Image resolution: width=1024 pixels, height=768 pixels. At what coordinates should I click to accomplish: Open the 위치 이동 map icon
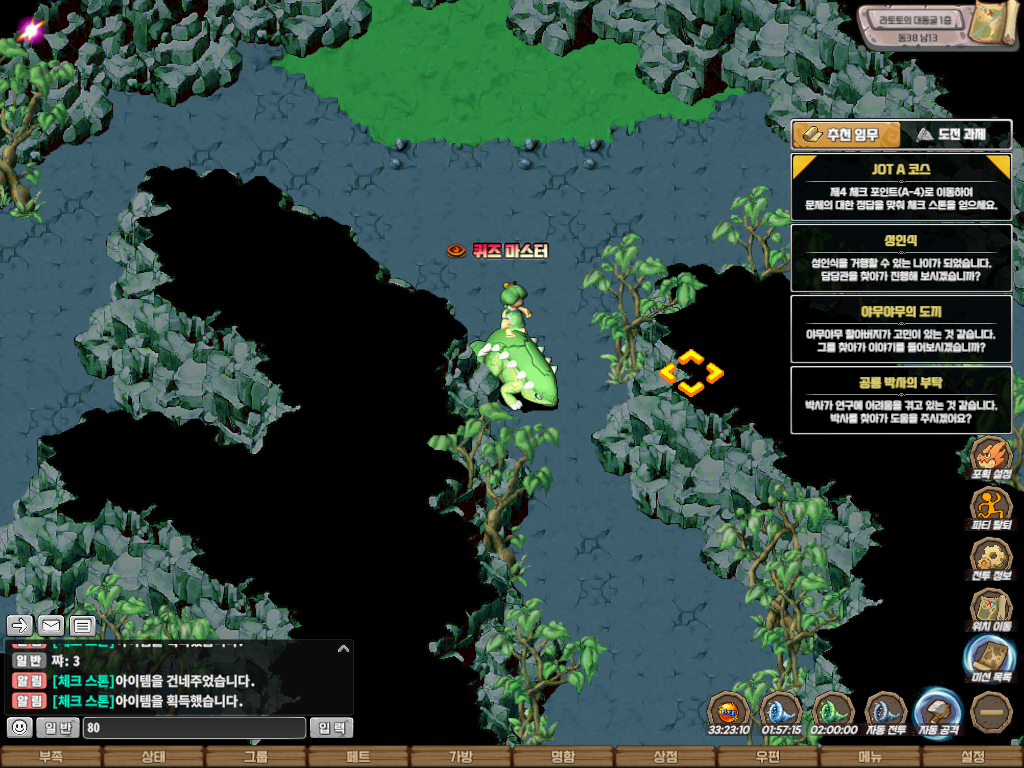point(991,608)
